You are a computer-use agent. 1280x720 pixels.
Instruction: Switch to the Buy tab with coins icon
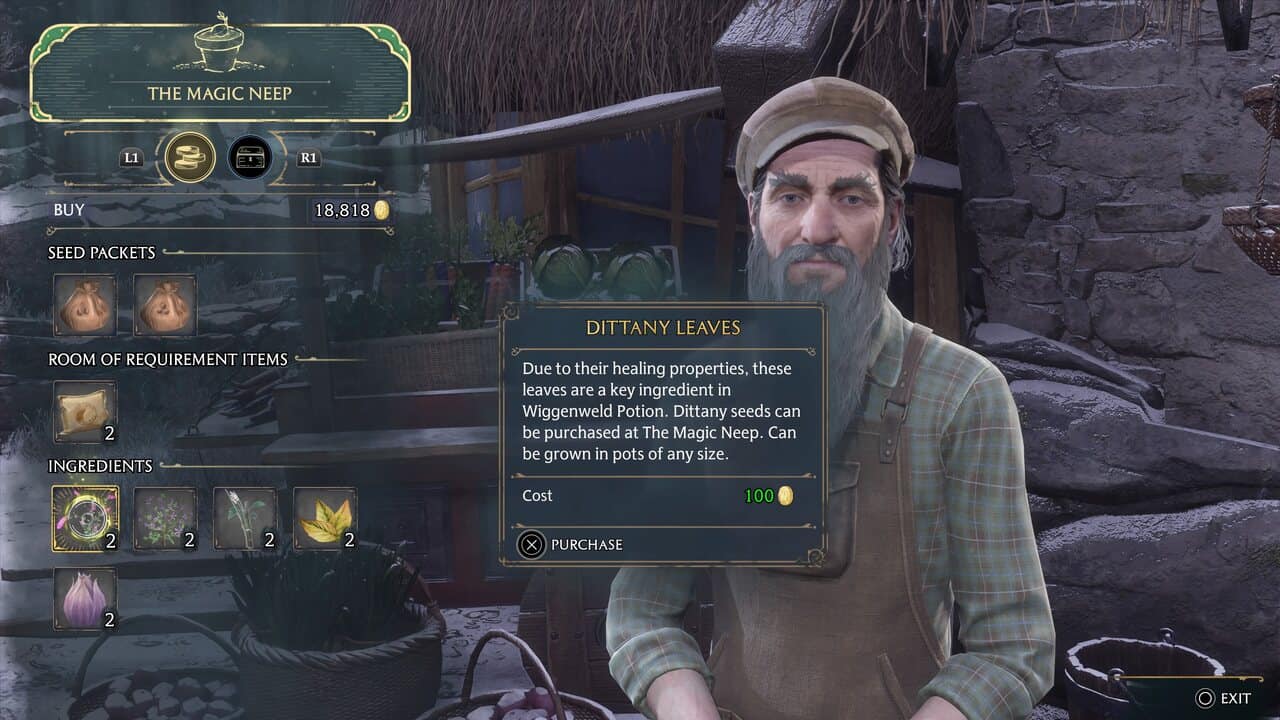[190, 157]
